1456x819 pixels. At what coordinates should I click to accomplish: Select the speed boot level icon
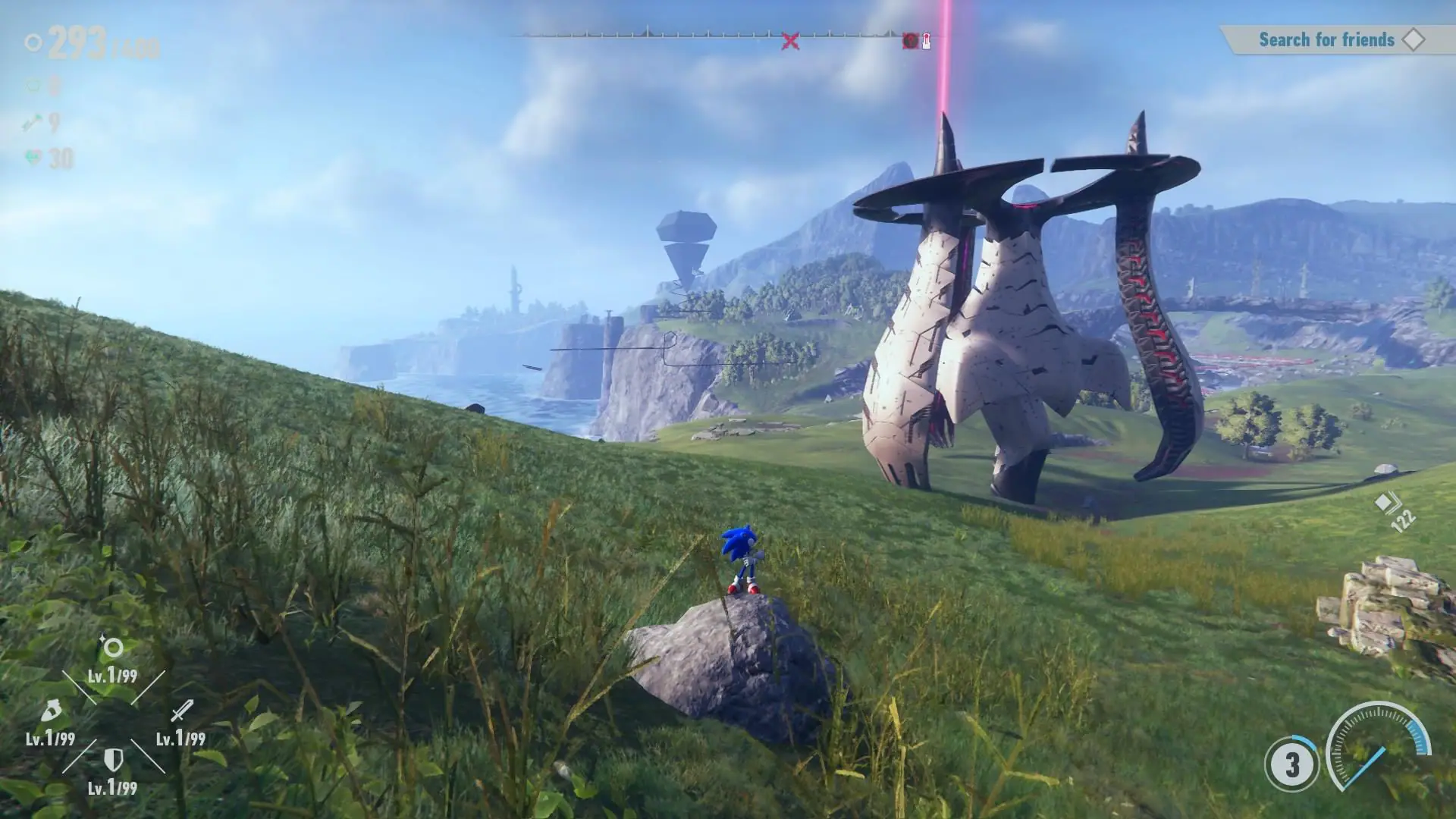(x=50, y=711)
